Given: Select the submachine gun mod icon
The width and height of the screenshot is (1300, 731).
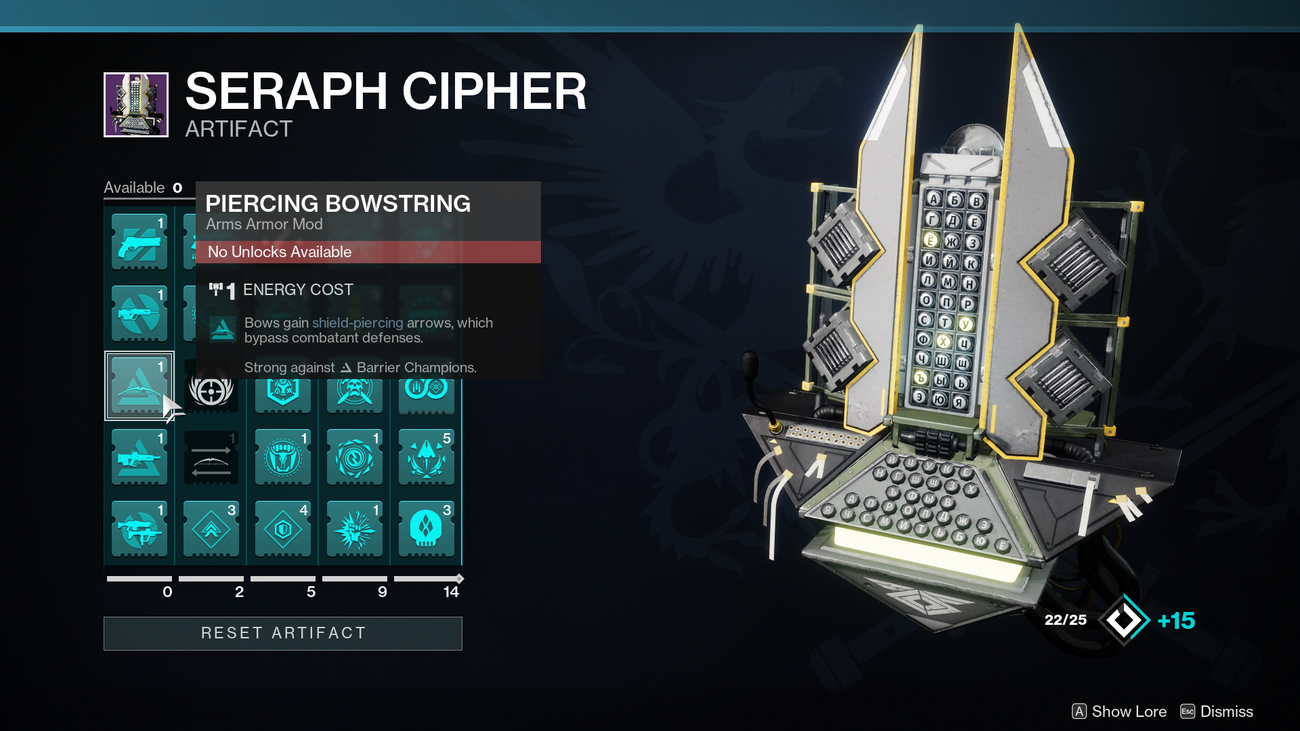Looking at the screenshot, I should pos(139,529).
